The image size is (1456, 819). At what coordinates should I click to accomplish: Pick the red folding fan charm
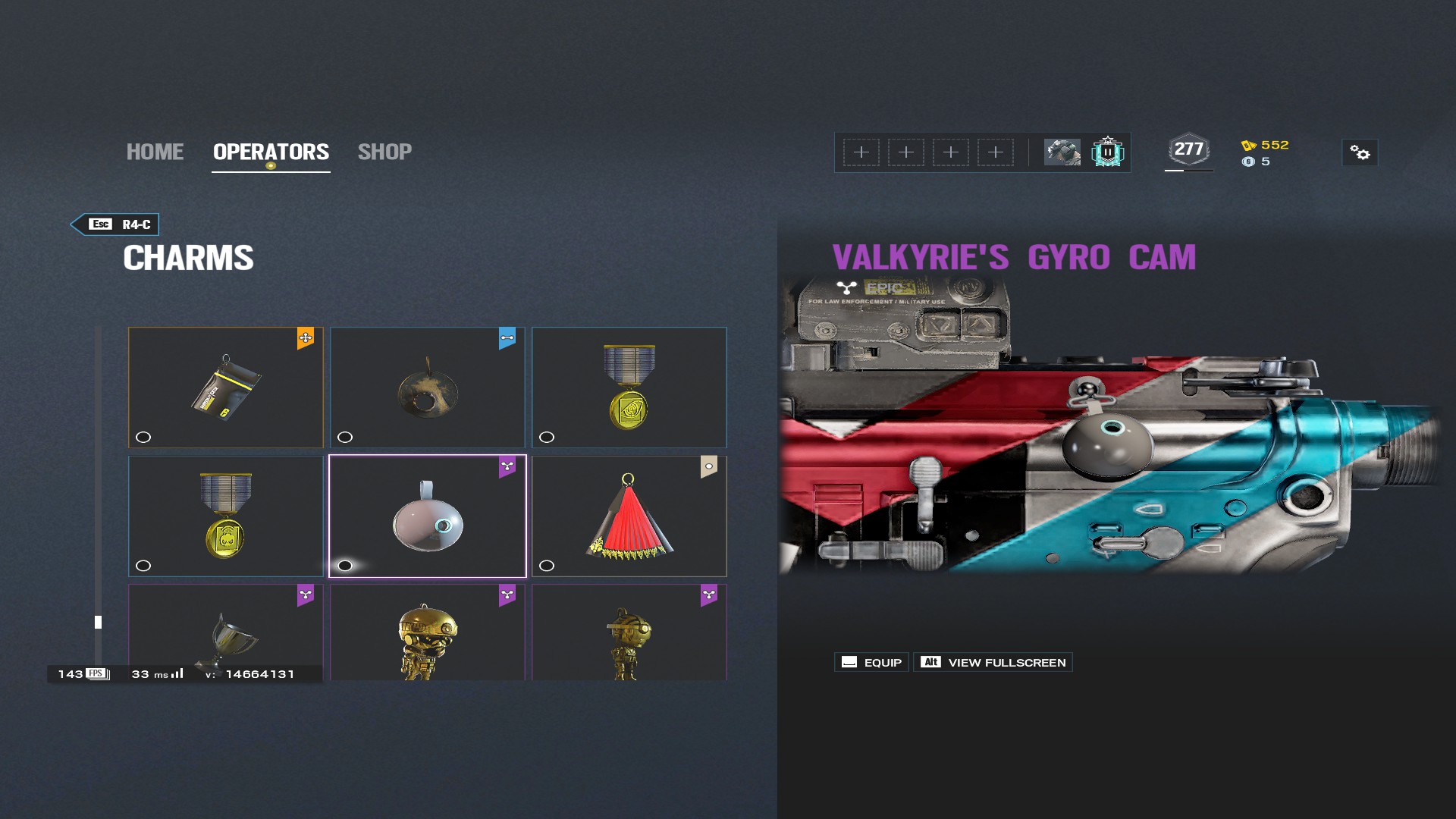[x=629, y=516]
